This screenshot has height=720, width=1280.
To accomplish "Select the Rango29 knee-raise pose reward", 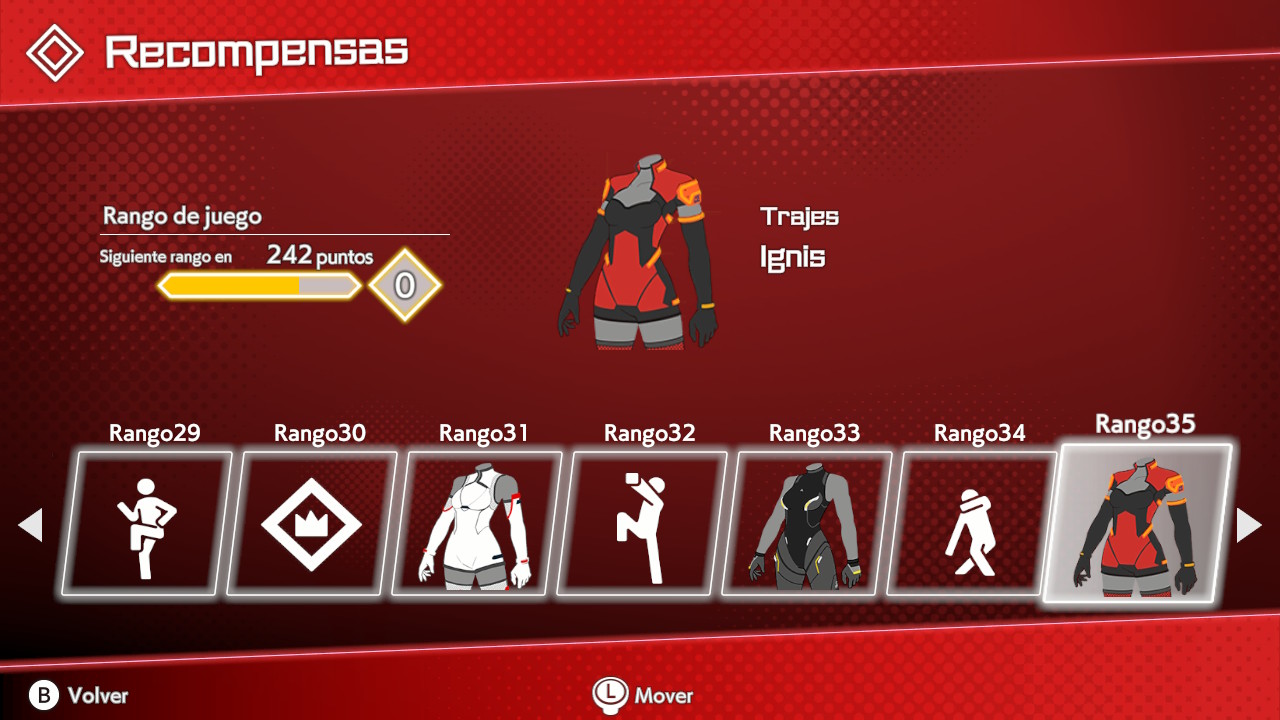I will 147,524.
